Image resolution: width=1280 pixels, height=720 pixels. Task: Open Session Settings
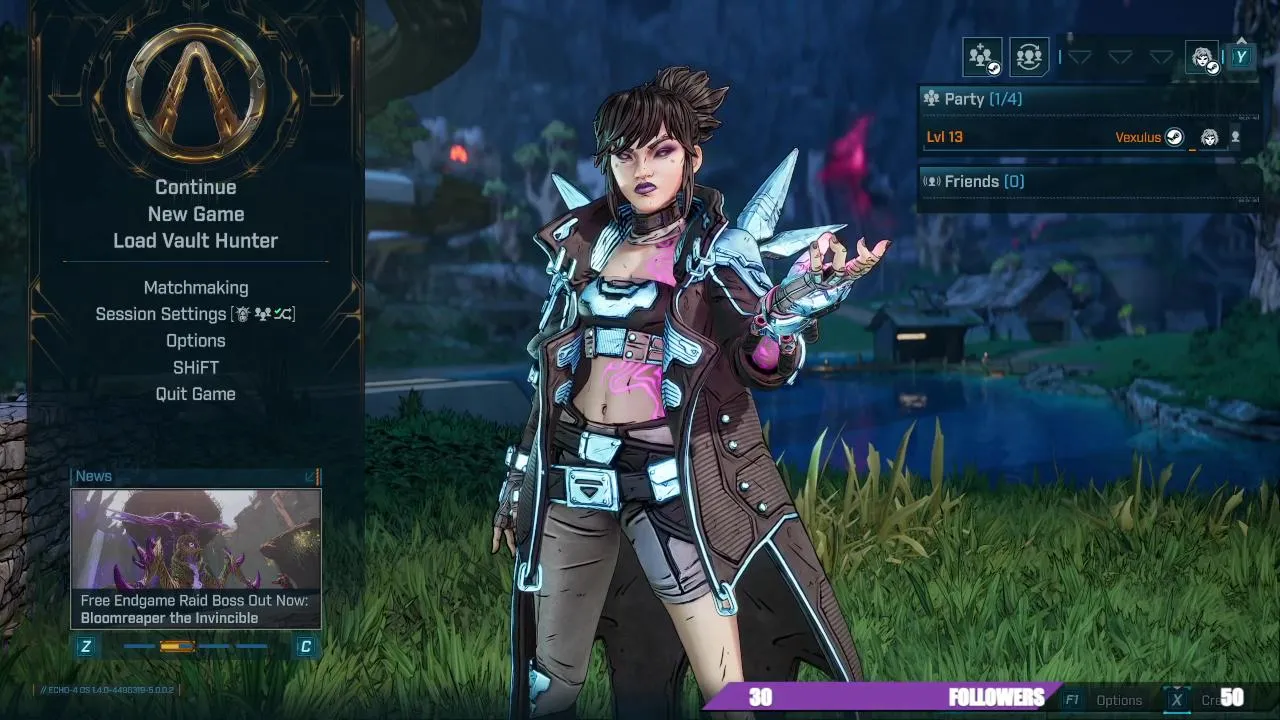pyautogui.click(x=196, y=314)
